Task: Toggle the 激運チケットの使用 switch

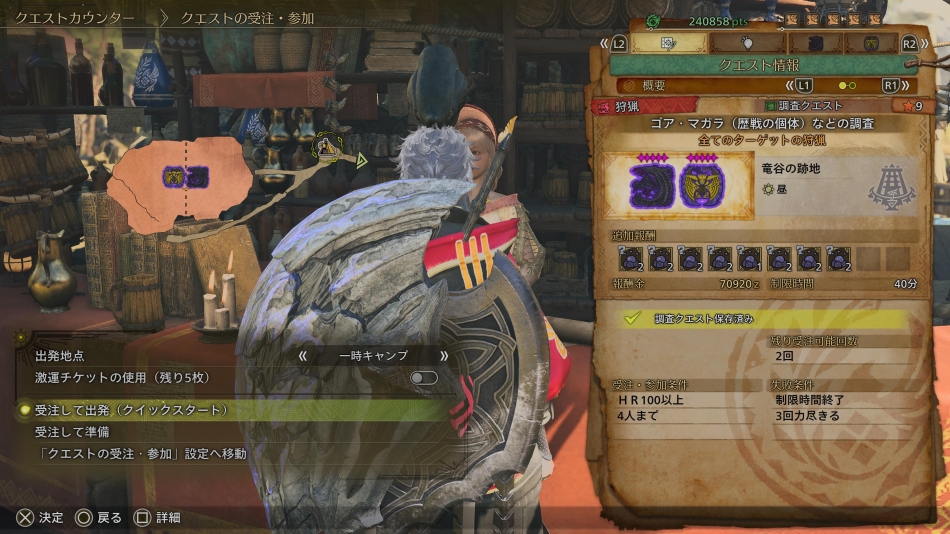Action: coord(423,378)
